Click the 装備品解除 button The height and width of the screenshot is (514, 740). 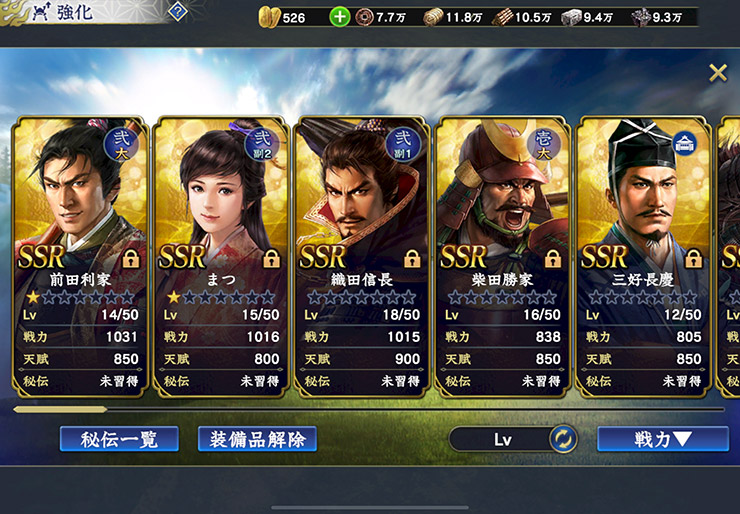click(x=258, y=439)
